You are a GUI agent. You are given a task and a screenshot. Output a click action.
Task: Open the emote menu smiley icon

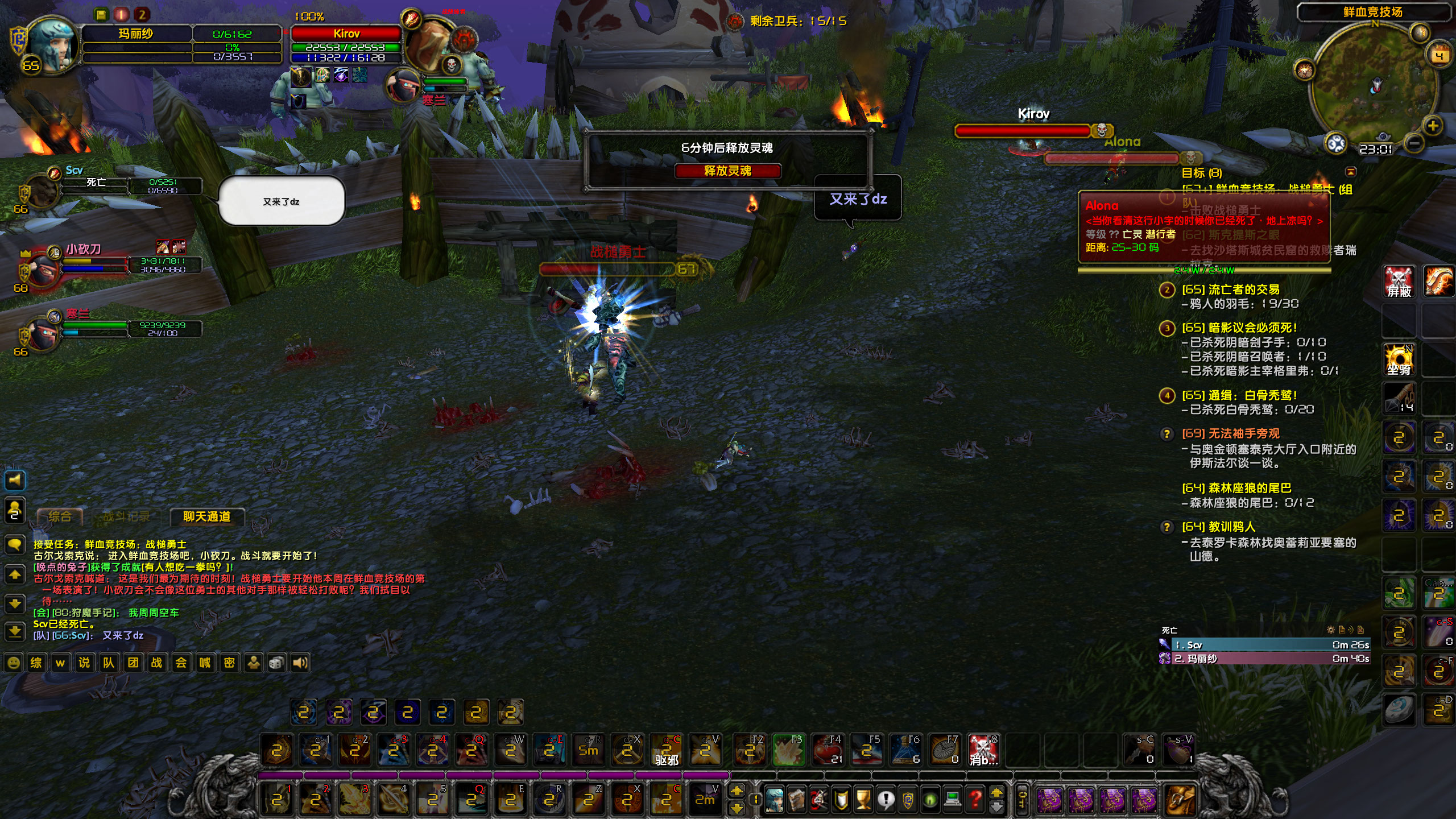(15, 663)
